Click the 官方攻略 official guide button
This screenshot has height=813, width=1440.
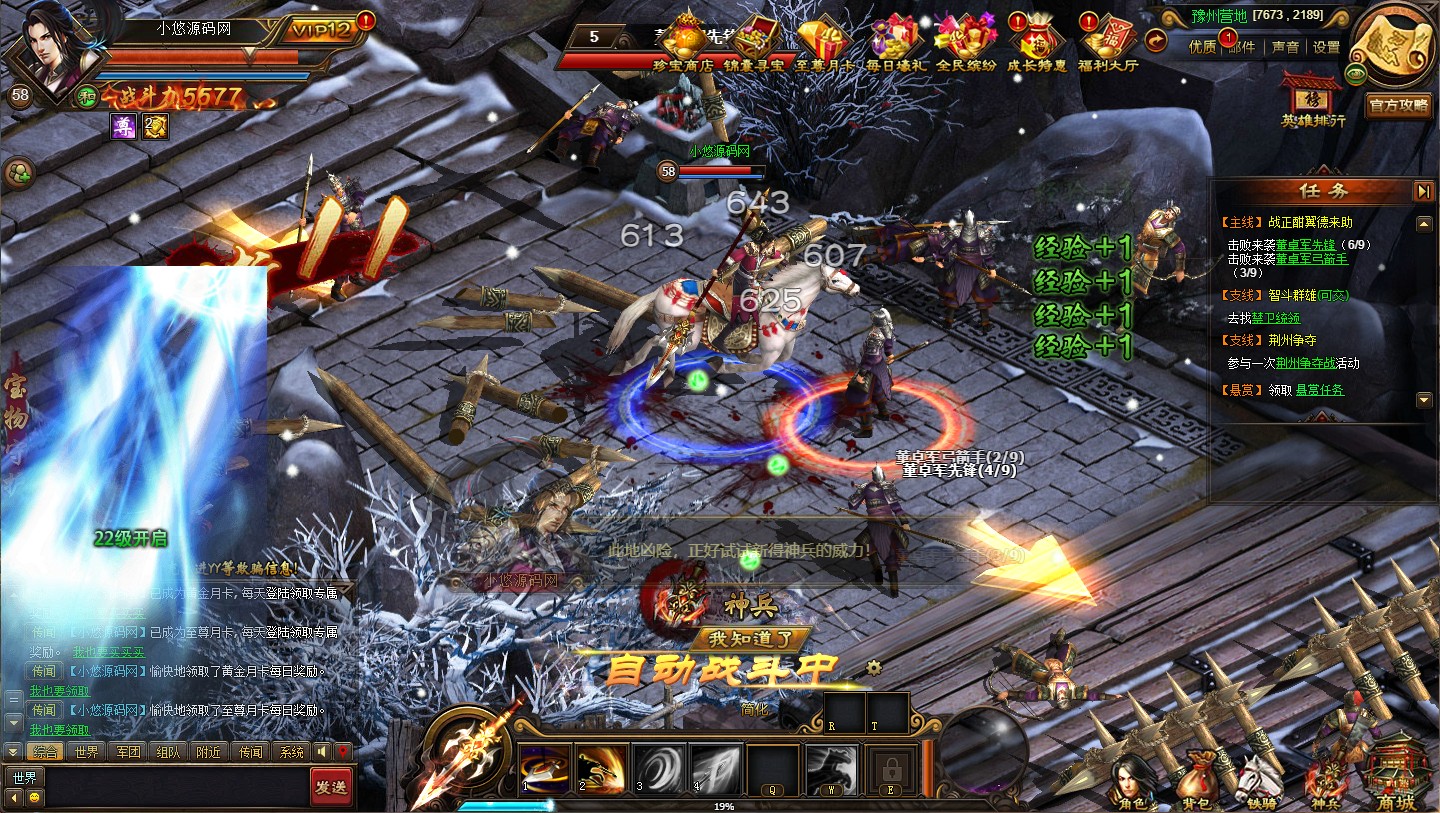pos(1399,105)
